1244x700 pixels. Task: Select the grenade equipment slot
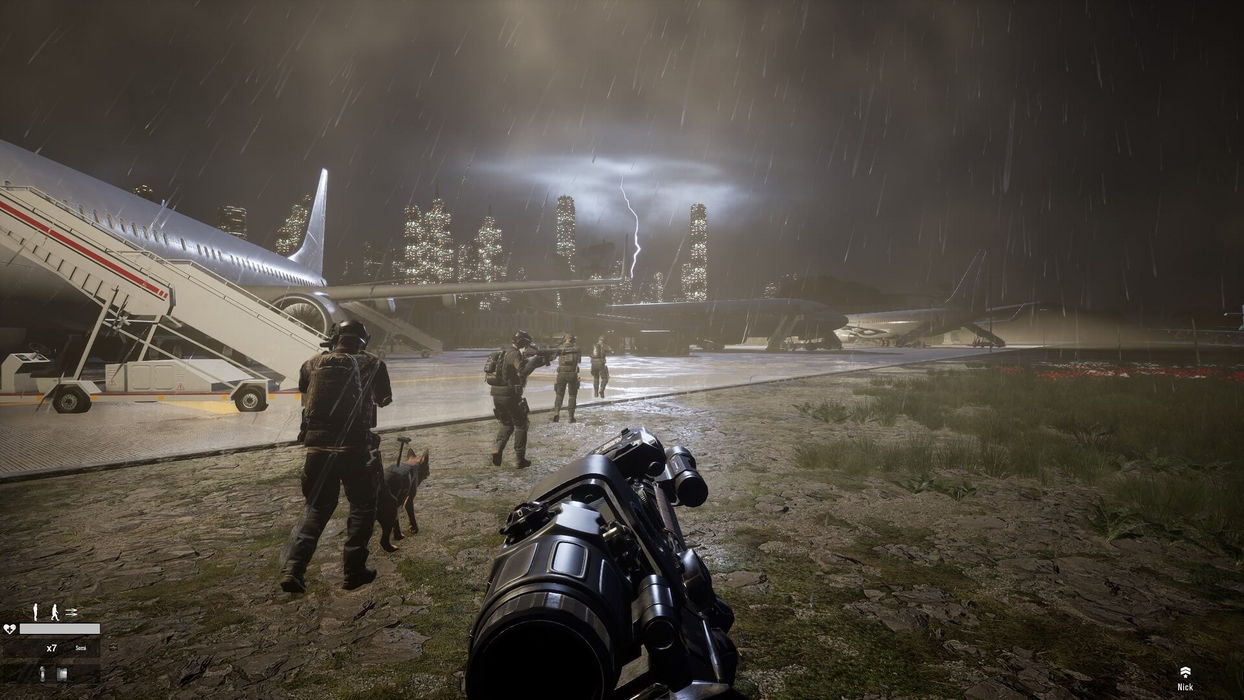pos(42,674)
